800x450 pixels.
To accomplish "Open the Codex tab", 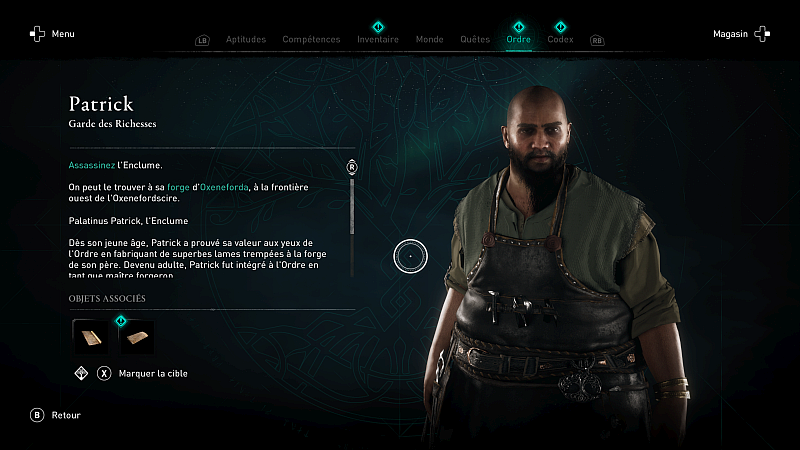I will [560, 40].
